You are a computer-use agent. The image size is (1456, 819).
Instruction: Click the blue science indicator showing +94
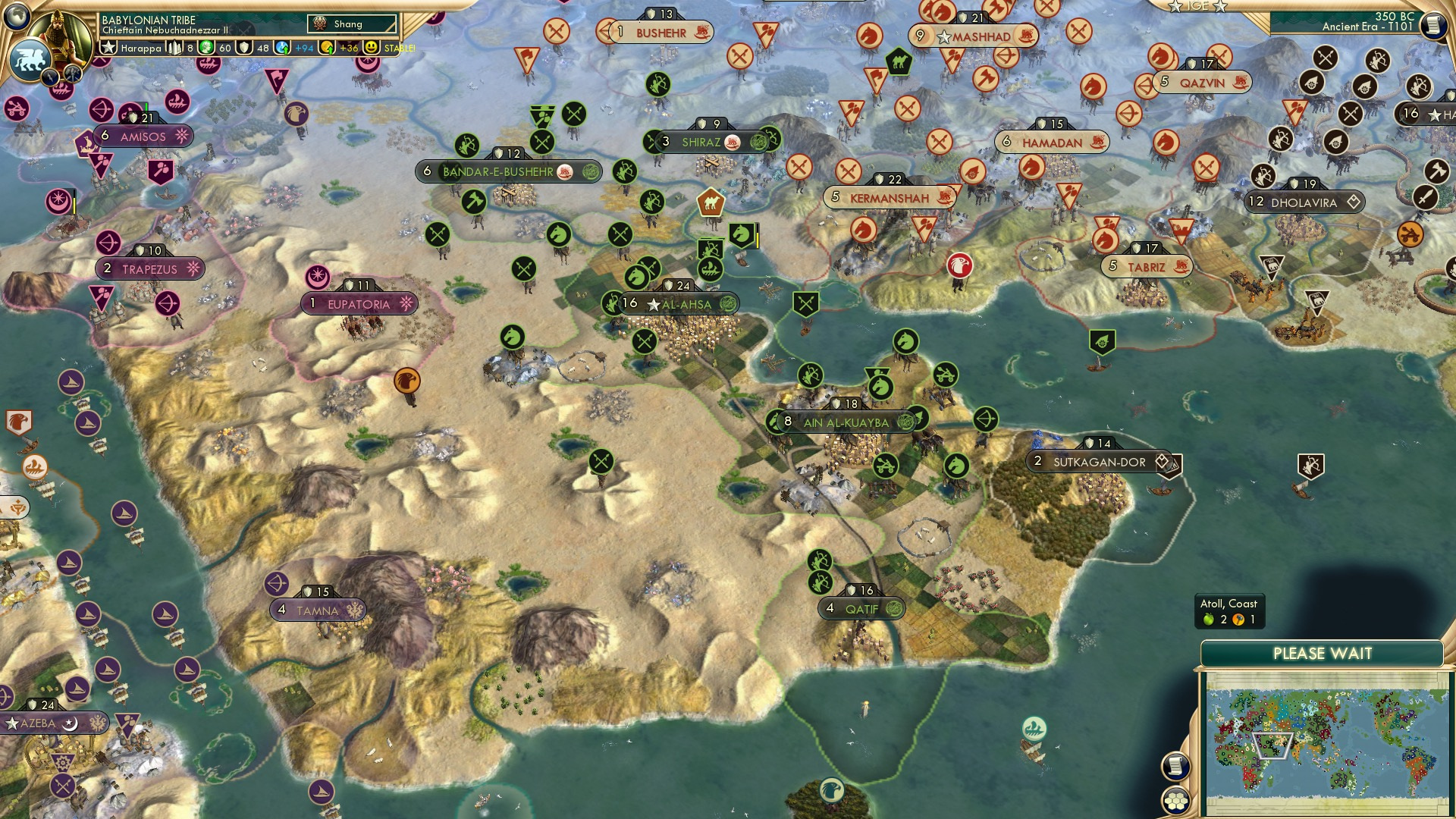point(293,46)
